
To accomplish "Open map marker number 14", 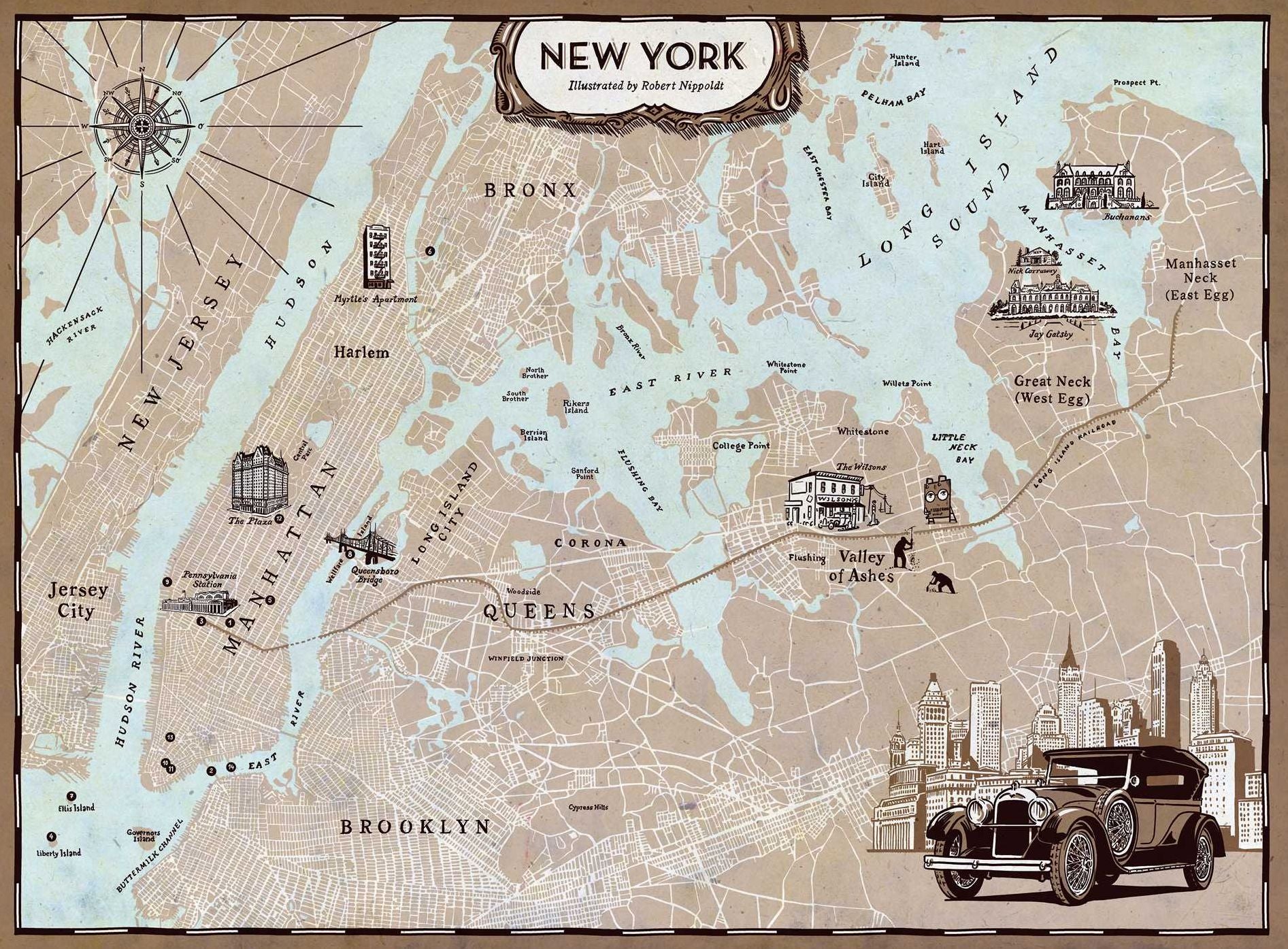I will (232, 767).
